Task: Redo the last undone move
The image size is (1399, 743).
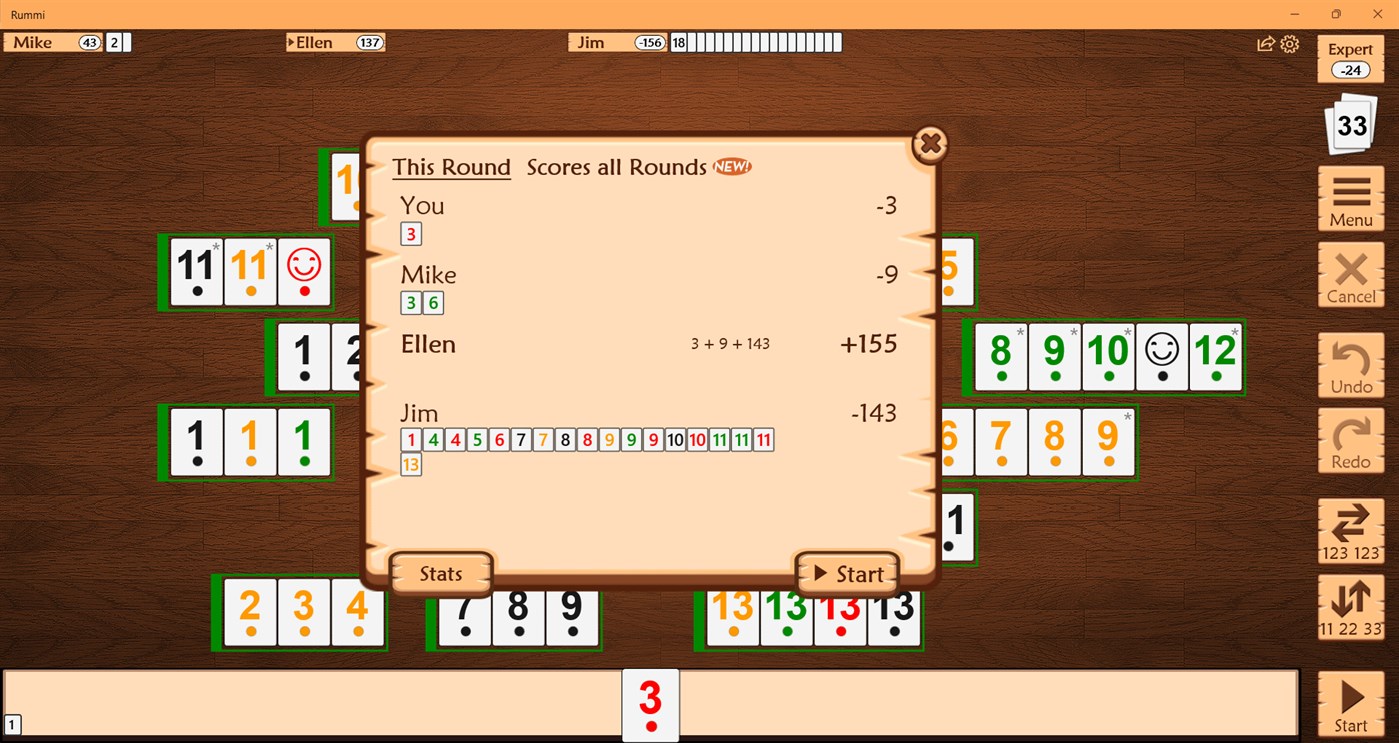Action: click(x=1350, y=442)
